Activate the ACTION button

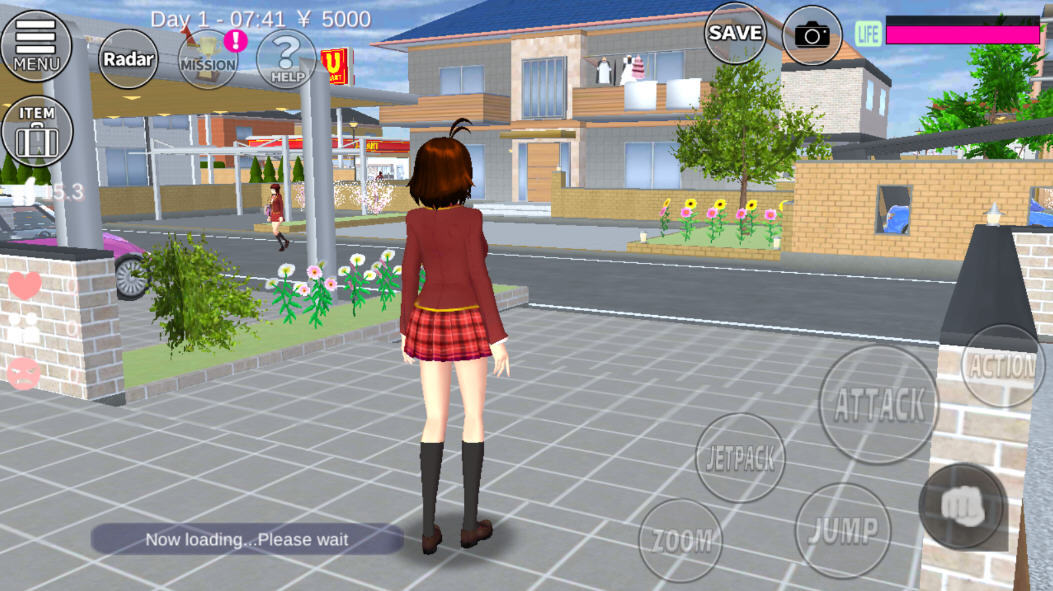(1002, 366)
